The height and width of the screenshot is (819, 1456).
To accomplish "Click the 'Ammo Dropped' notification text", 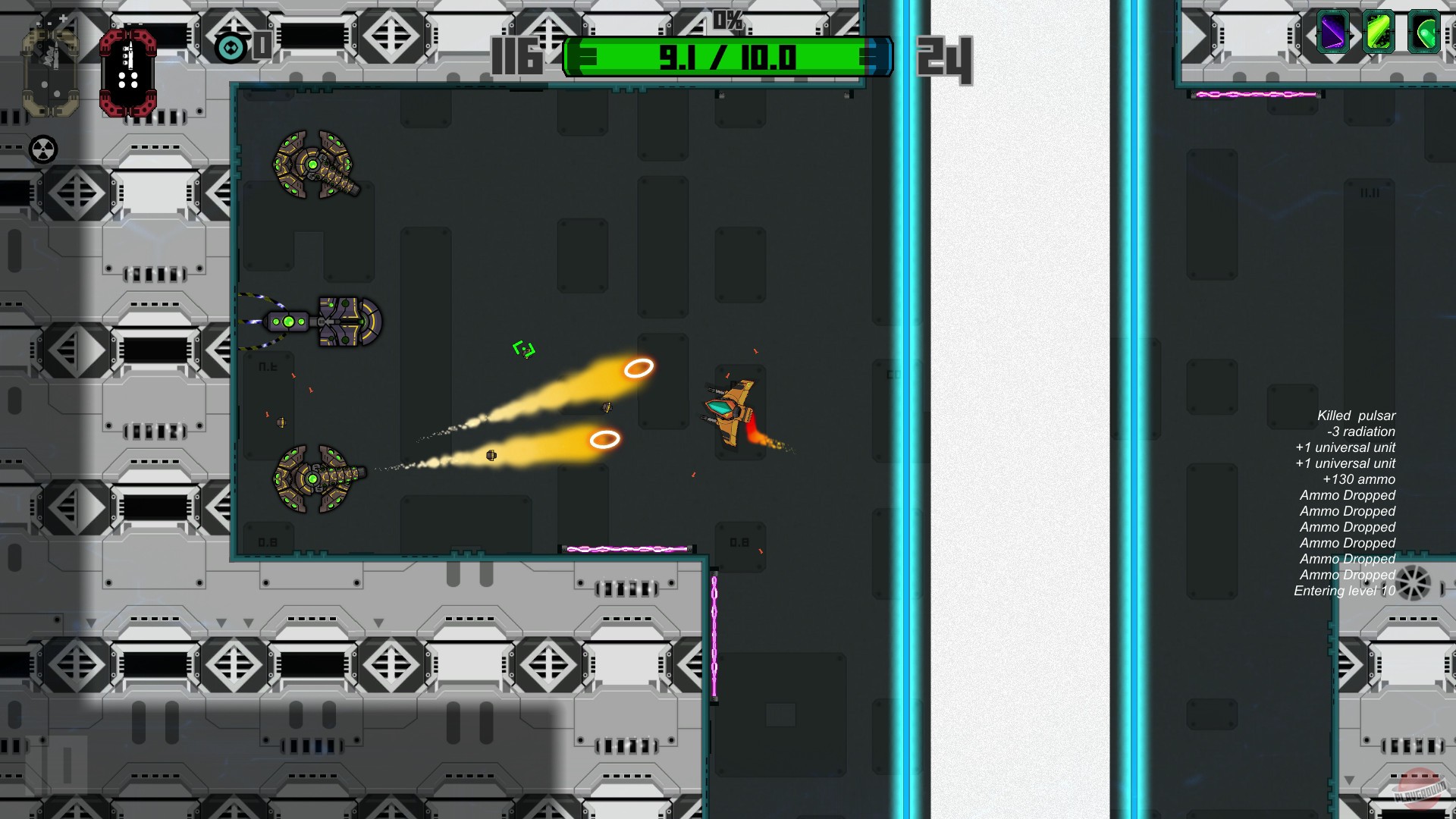I will click(x=1347, y=495).
